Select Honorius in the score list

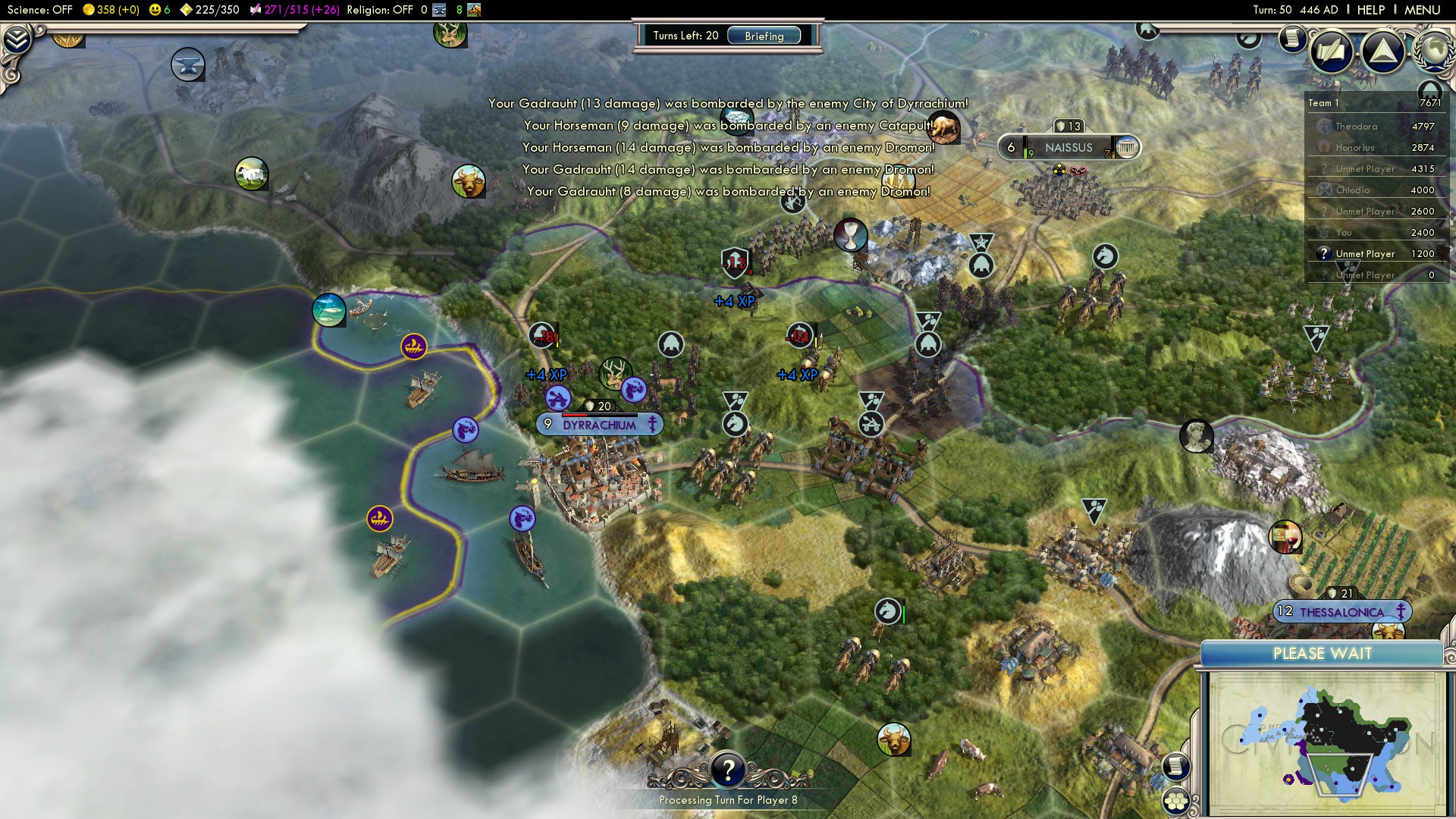[1354, 148]
